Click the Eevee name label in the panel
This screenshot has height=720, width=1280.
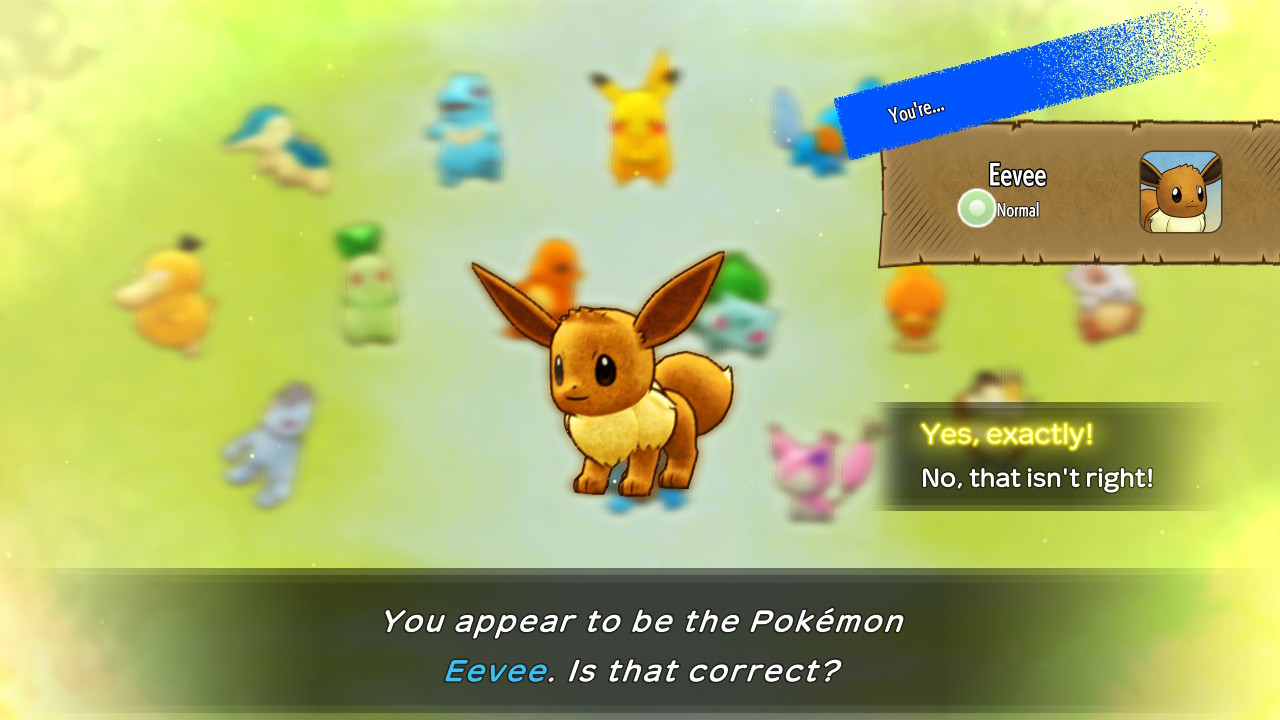[x=1019, y=176]
